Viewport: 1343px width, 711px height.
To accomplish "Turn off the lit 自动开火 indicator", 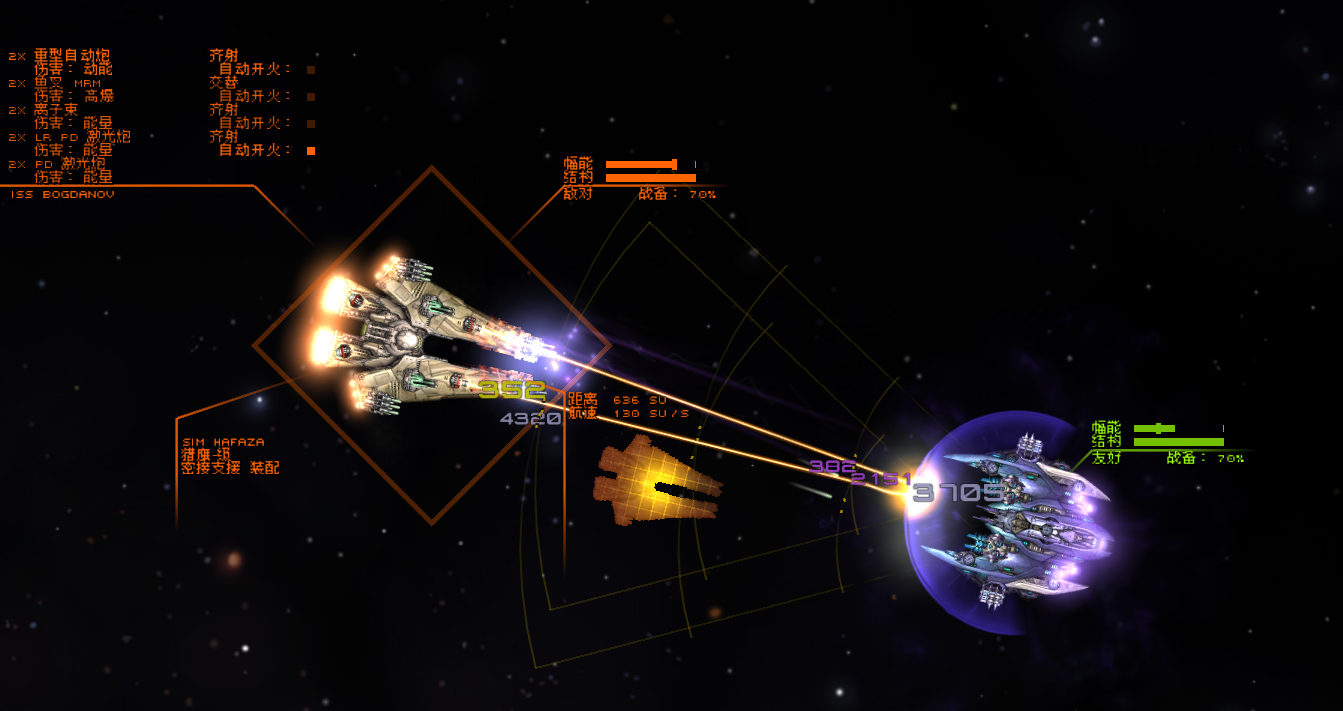I will point(311,151).
